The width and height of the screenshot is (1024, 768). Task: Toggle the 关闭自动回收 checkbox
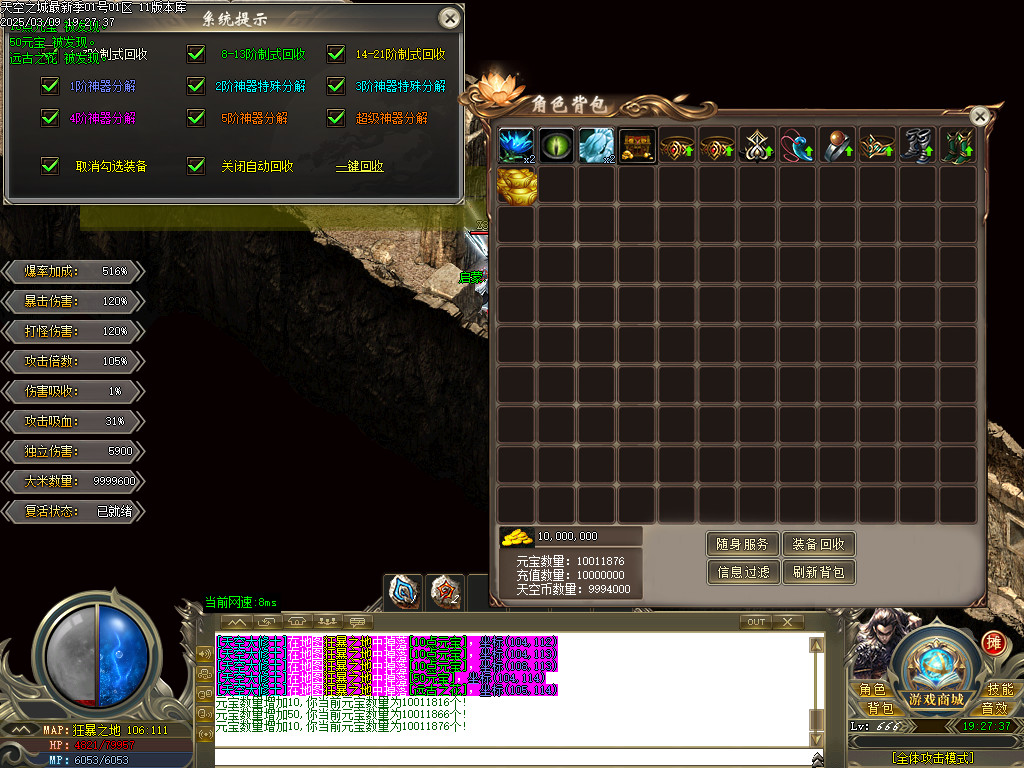coord(197,166)
